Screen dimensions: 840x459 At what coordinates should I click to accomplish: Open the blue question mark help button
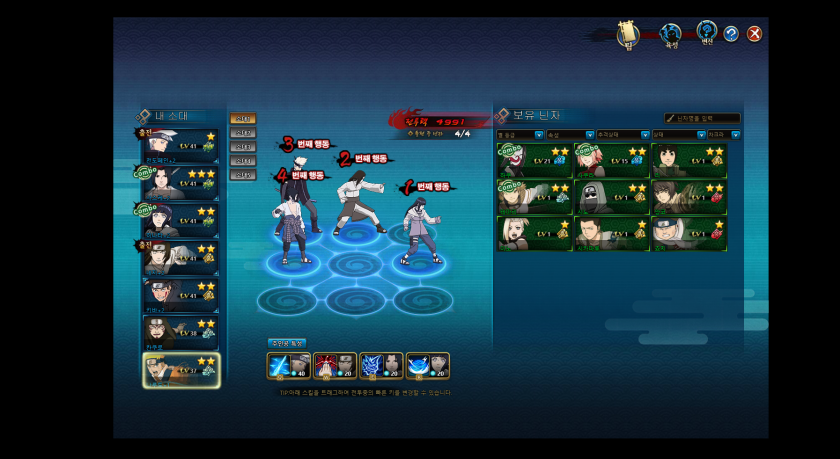(x=731, y=34)
